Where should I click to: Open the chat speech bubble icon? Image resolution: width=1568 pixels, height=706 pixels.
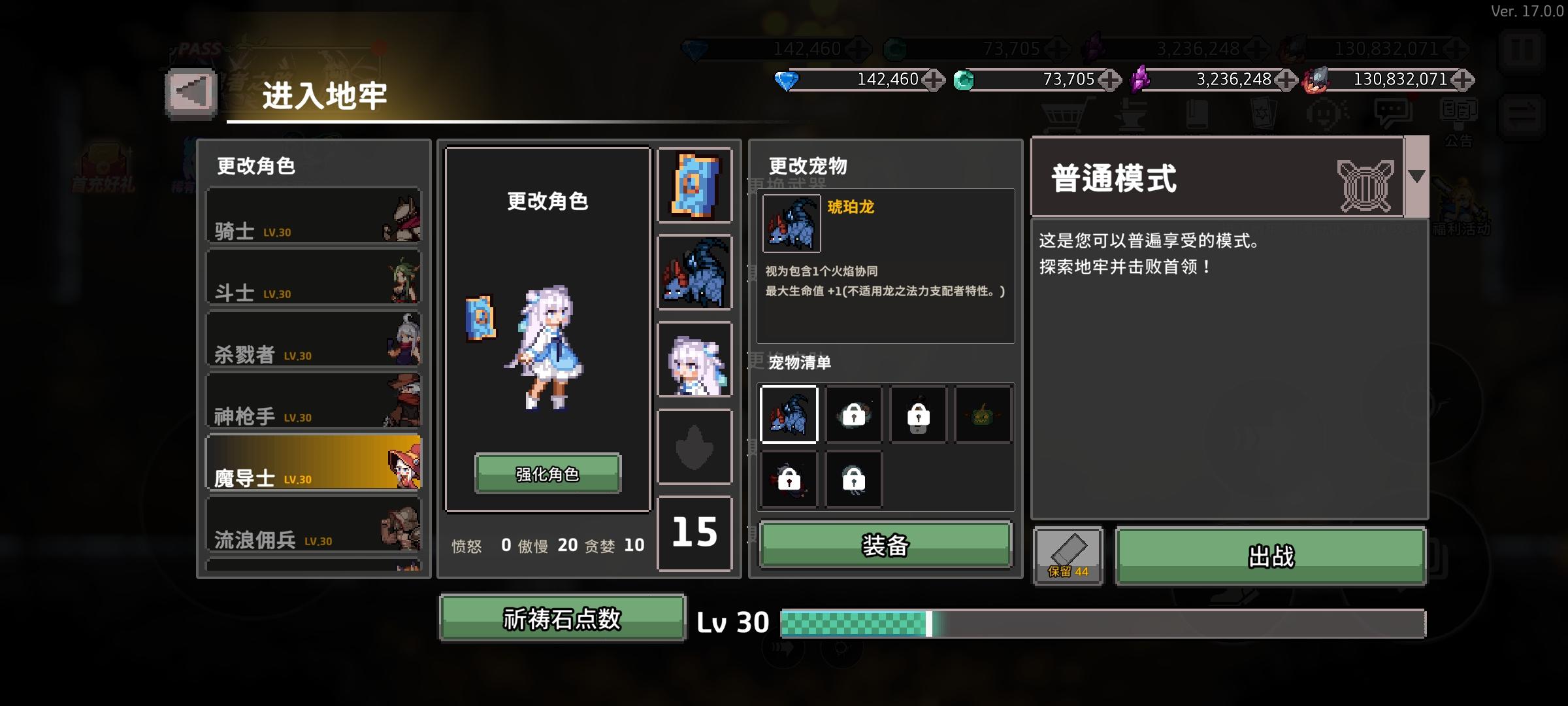(1392, 109)
